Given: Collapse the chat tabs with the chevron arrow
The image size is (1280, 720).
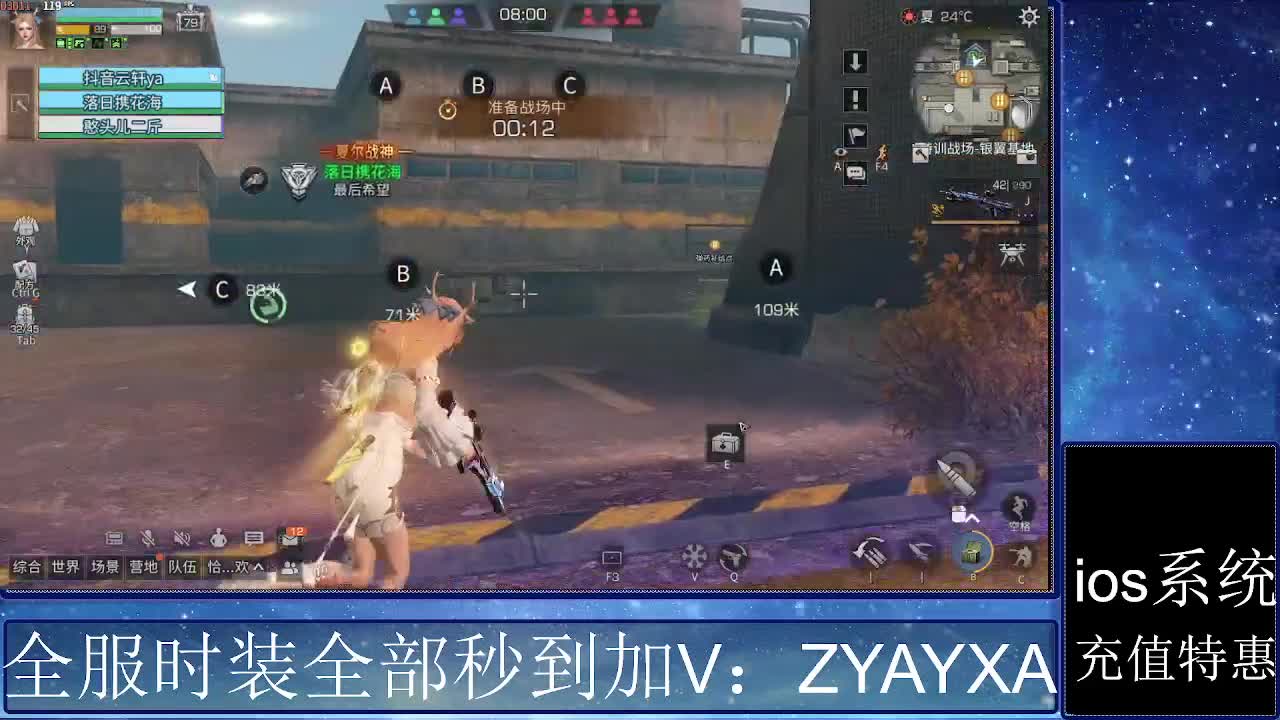Looking at the screenshot, I should point(259,566).
